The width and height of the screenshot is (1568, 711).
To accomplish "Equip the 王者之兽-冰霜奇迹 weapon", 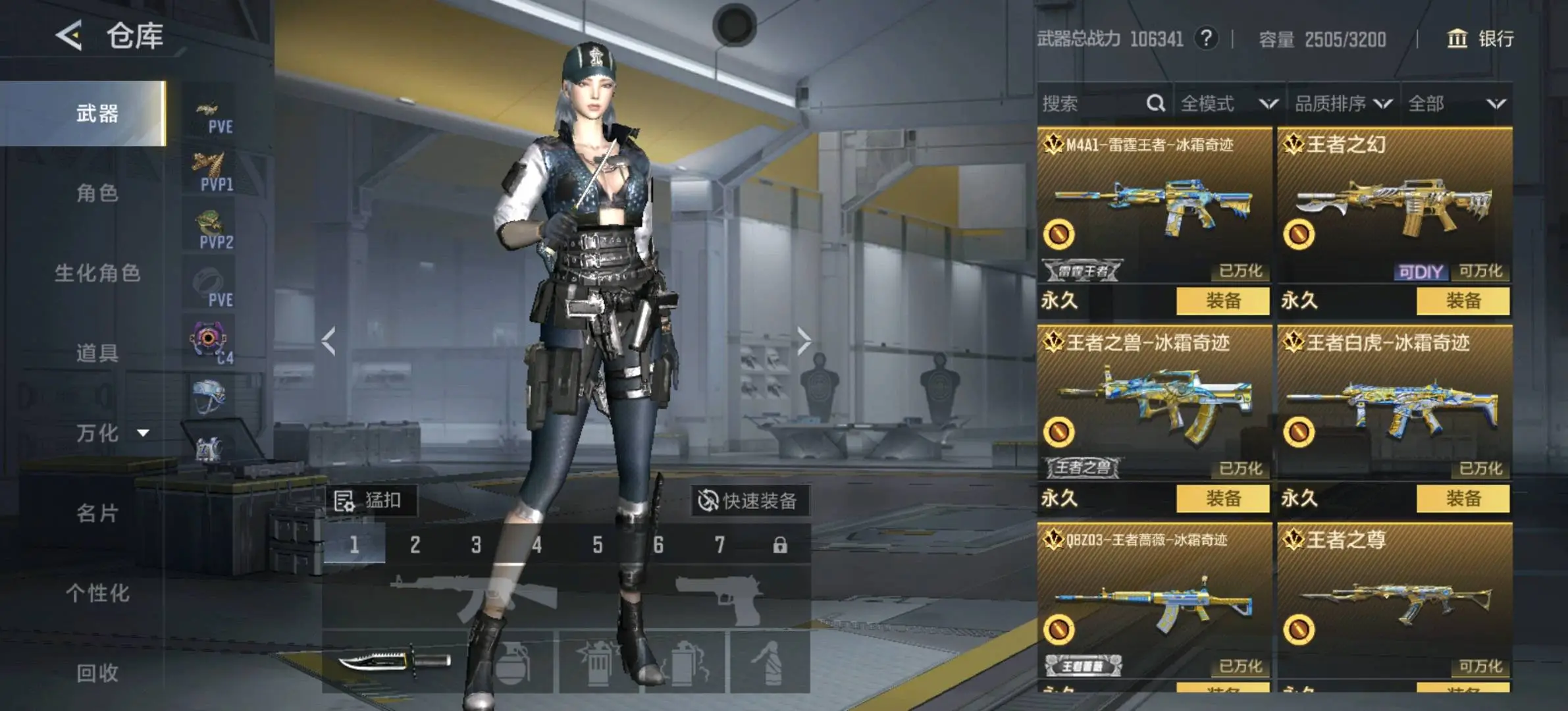I will click(1222, 498).
